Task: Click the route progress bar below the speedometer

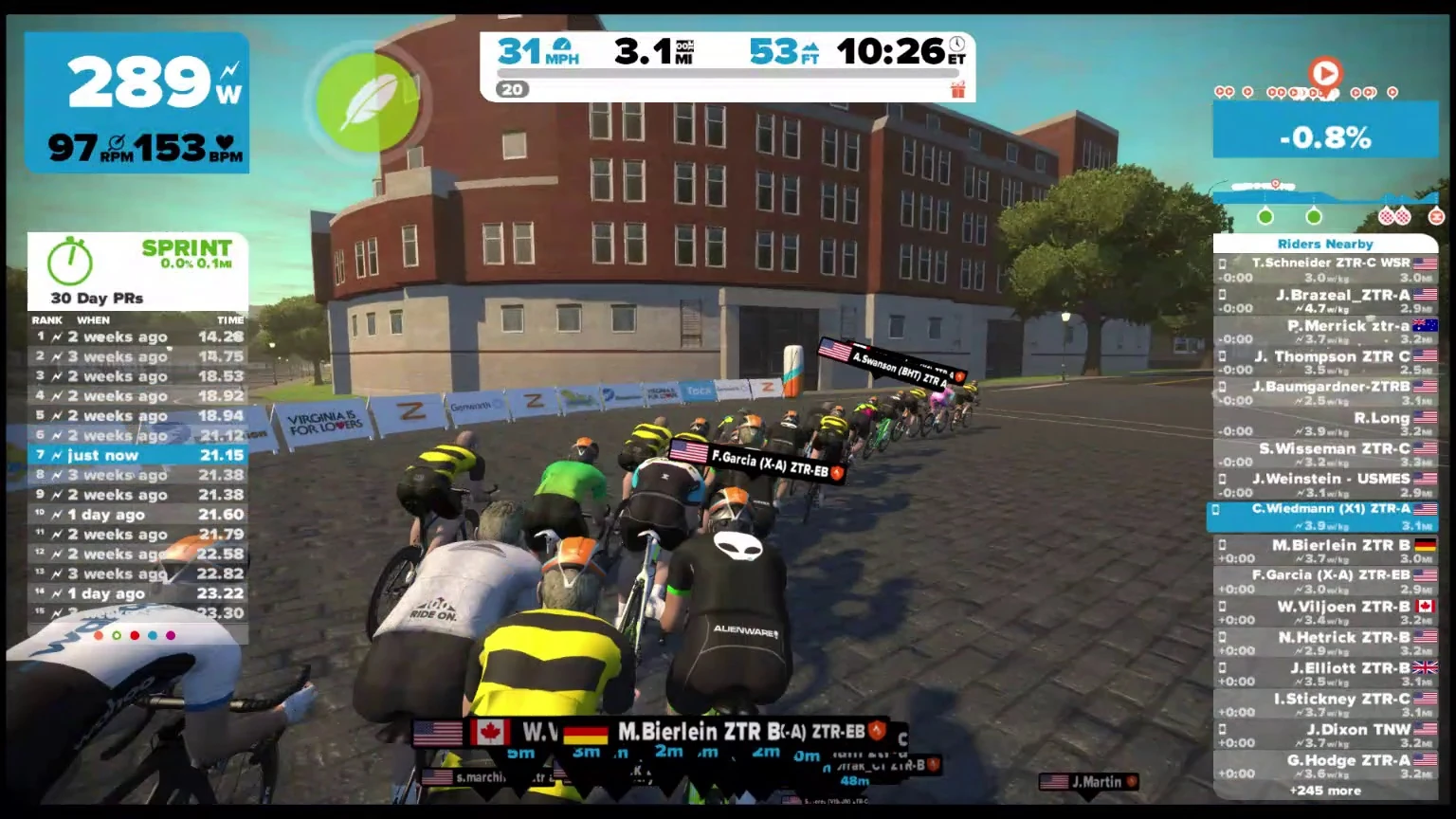Action: [x=728, y=73]
